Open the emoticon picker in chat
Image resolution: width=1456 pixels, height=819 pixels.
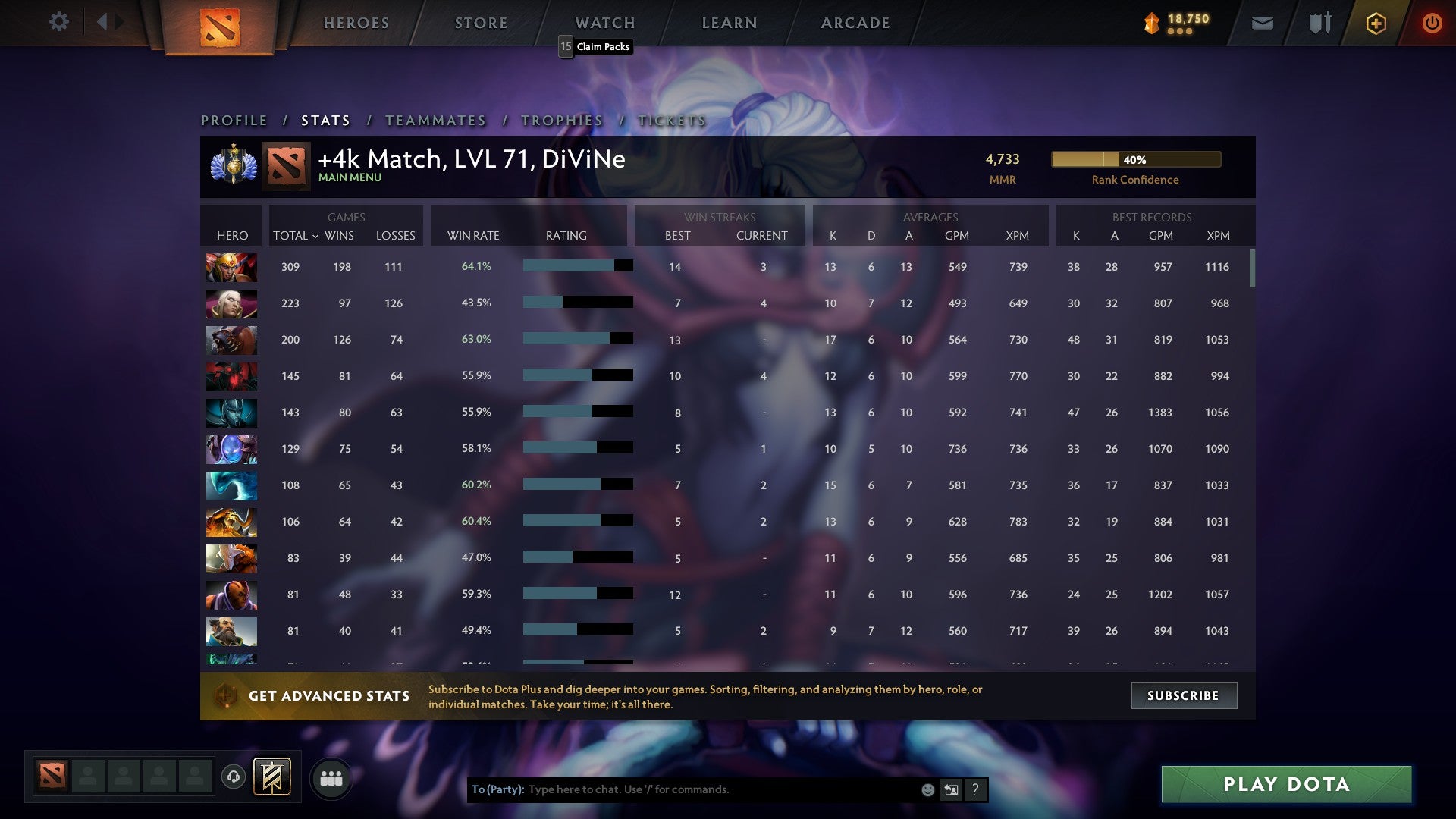point(927,789)
